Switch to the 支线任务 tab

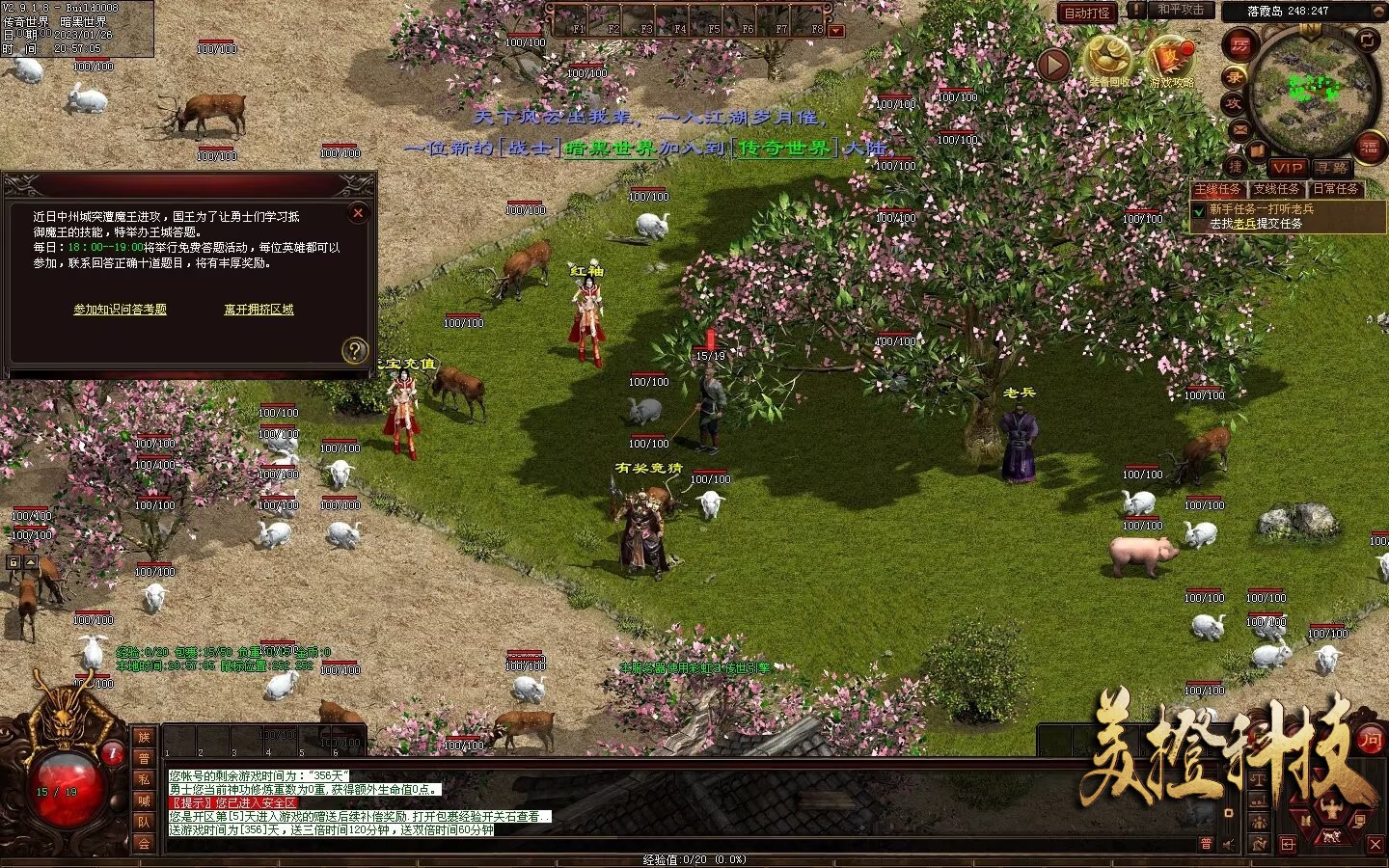(x=1276, y=189)
